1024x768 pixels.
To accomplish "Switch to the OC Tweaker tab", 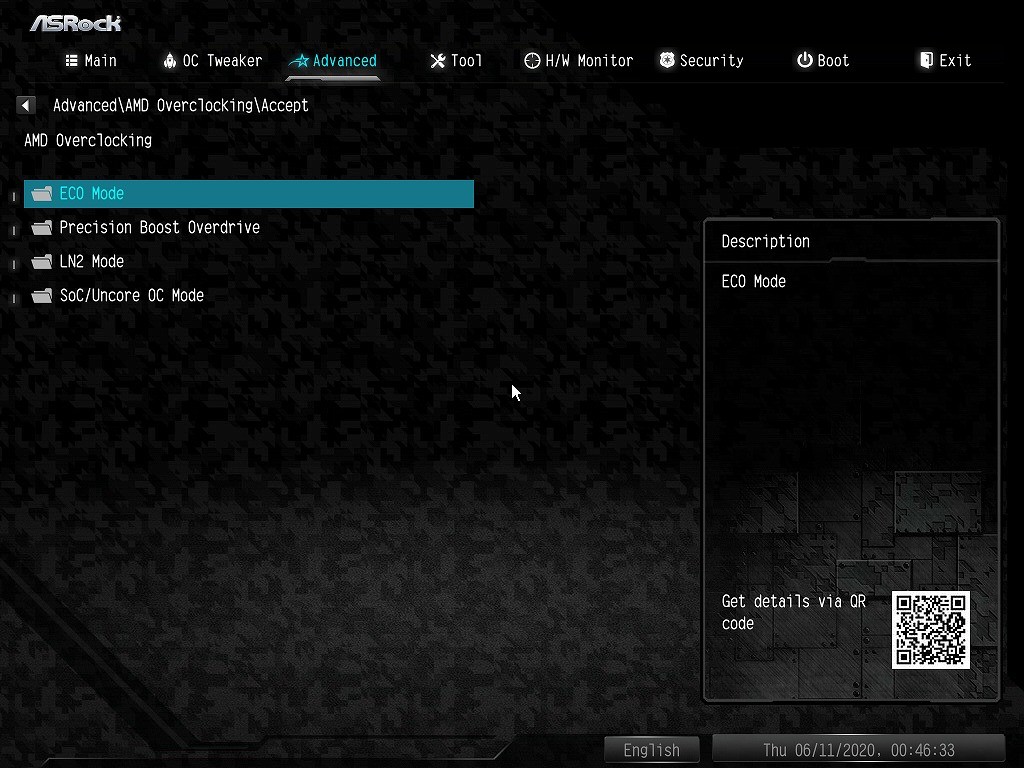I will pos(212,61).
